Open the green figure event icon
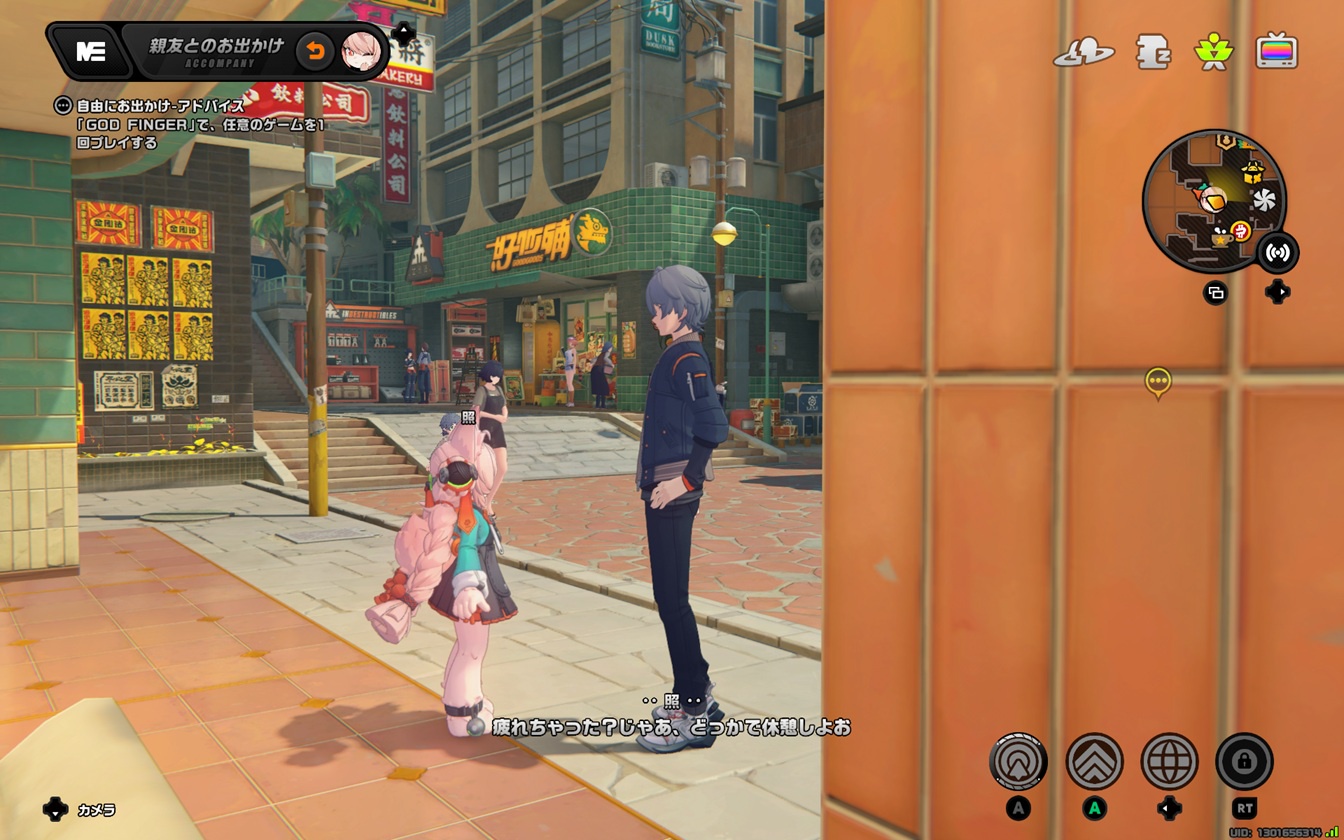 1213,51
